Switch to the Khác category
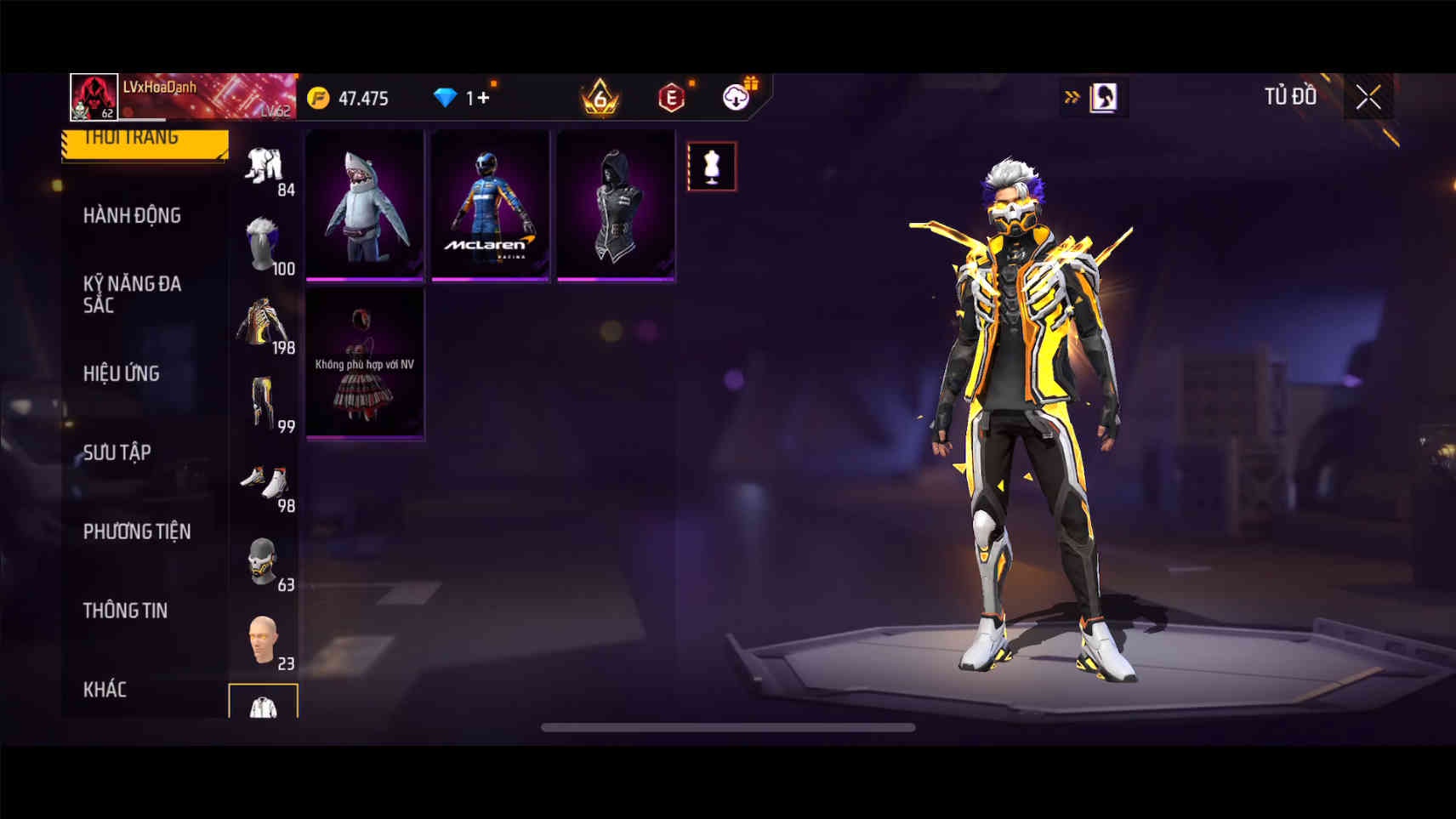 [105, 689]
